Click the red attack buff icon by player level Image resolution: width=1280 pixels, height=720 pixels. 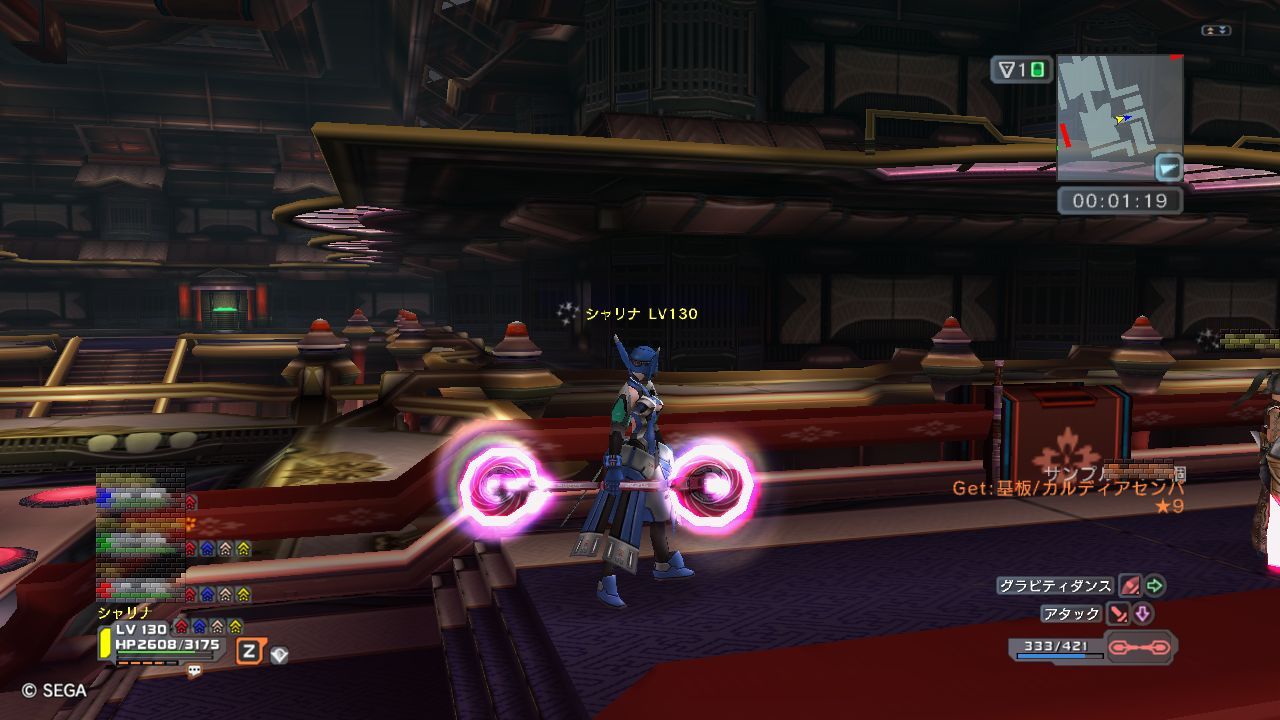click(x=181, y=627)
